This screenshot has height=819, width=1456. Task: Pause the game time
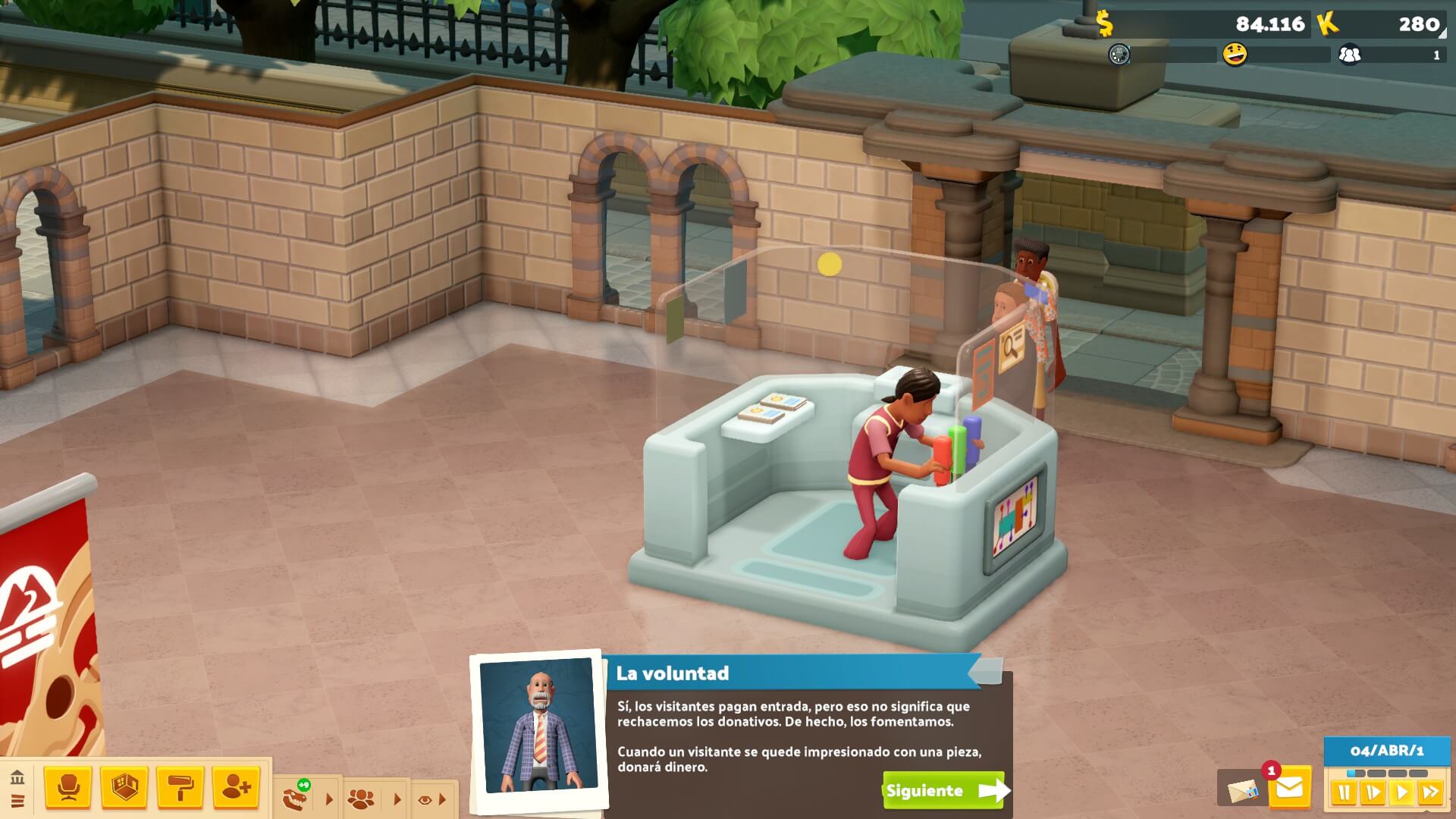coord(1344,794)
